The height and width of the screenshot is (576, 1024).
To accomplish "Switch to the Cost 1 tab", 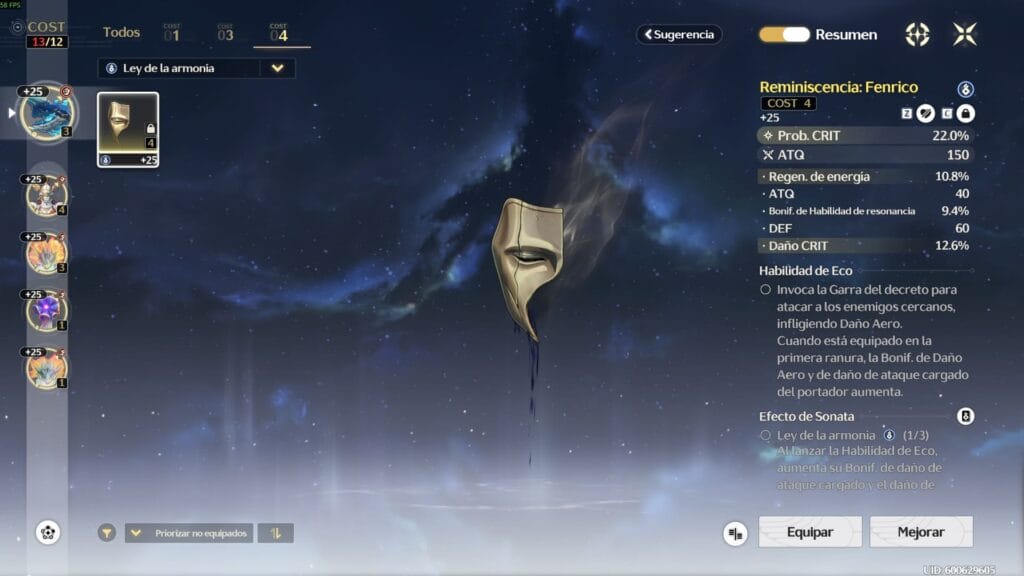I will pos(172,33).
